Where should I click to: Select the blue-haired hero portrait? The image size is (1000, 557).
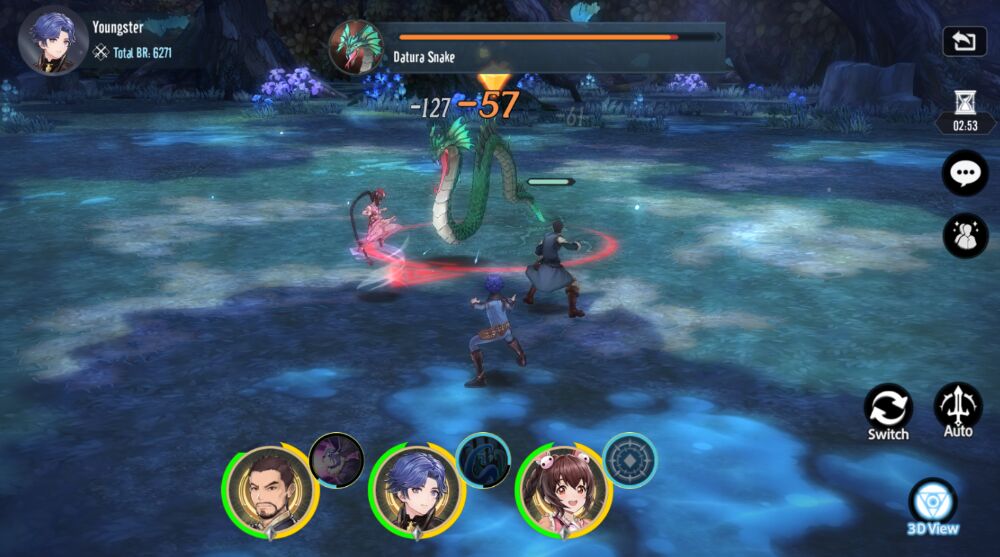pyautogui.click(x=416, y=491)
